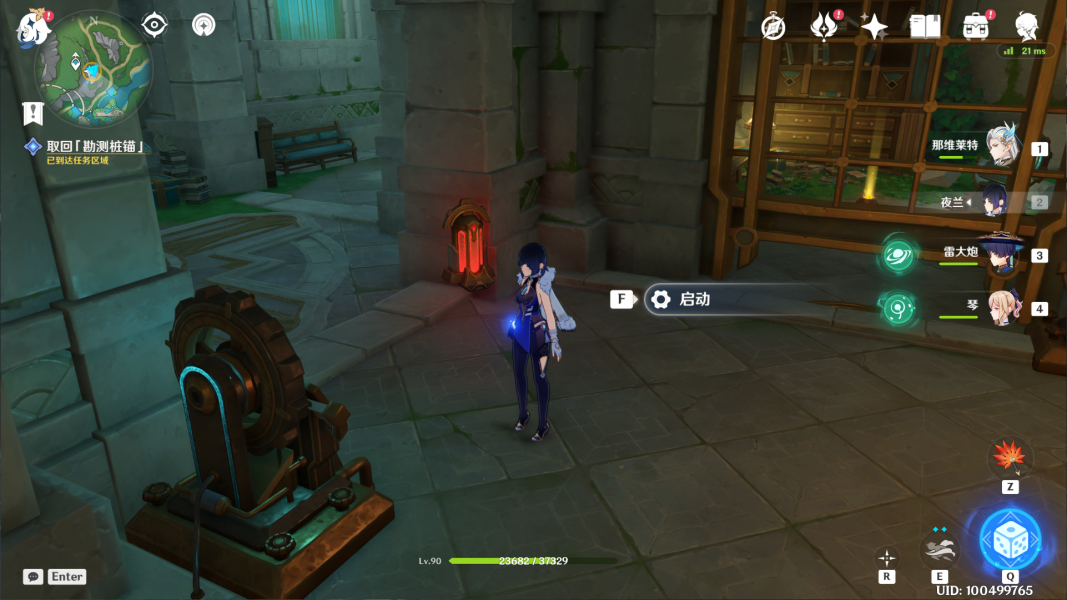Open the quest banner icon with exclamation mark

click(x=34, y=113)
